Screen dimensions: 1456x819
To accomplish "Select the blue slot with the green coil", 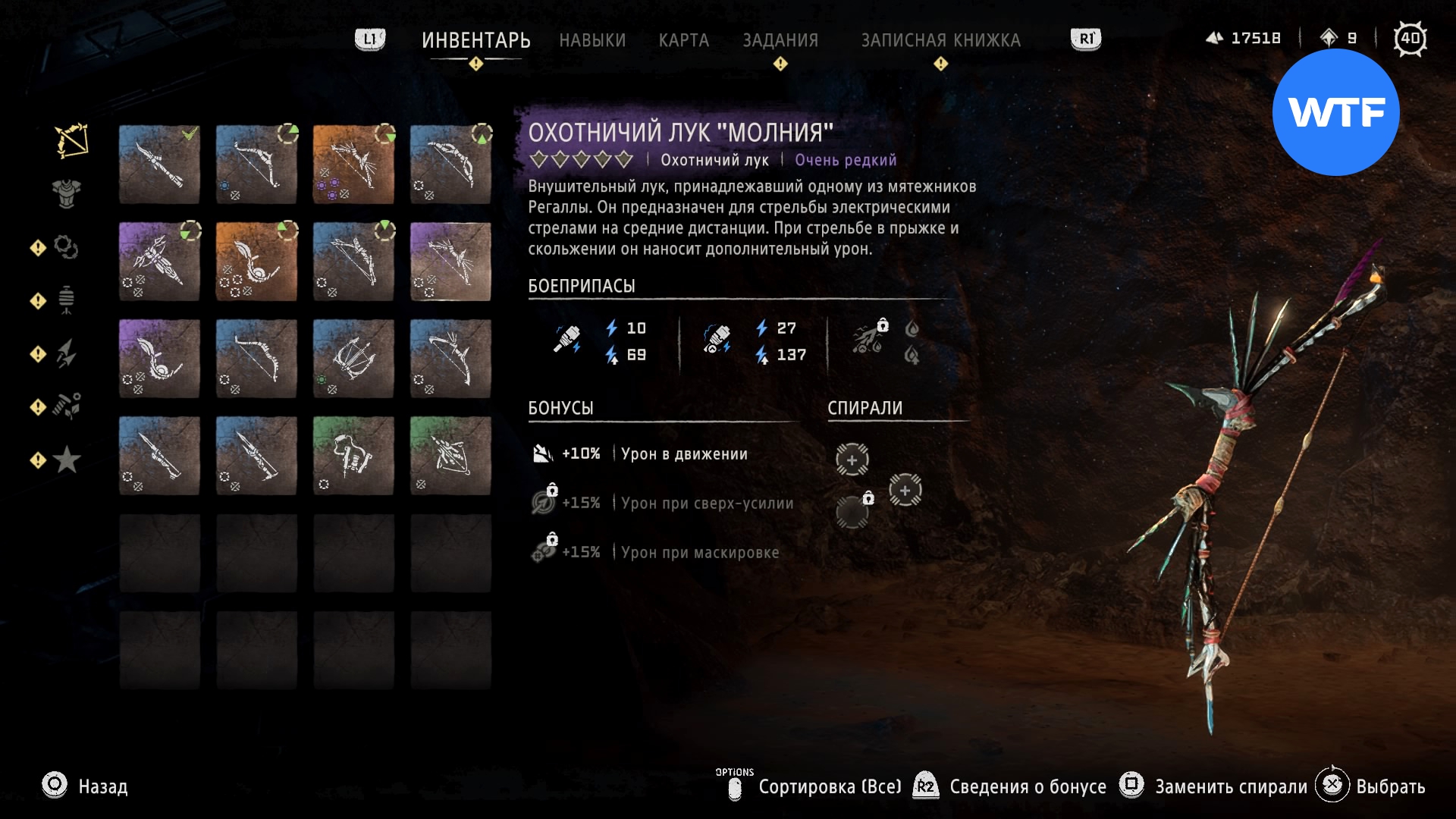I will [353, 359].
